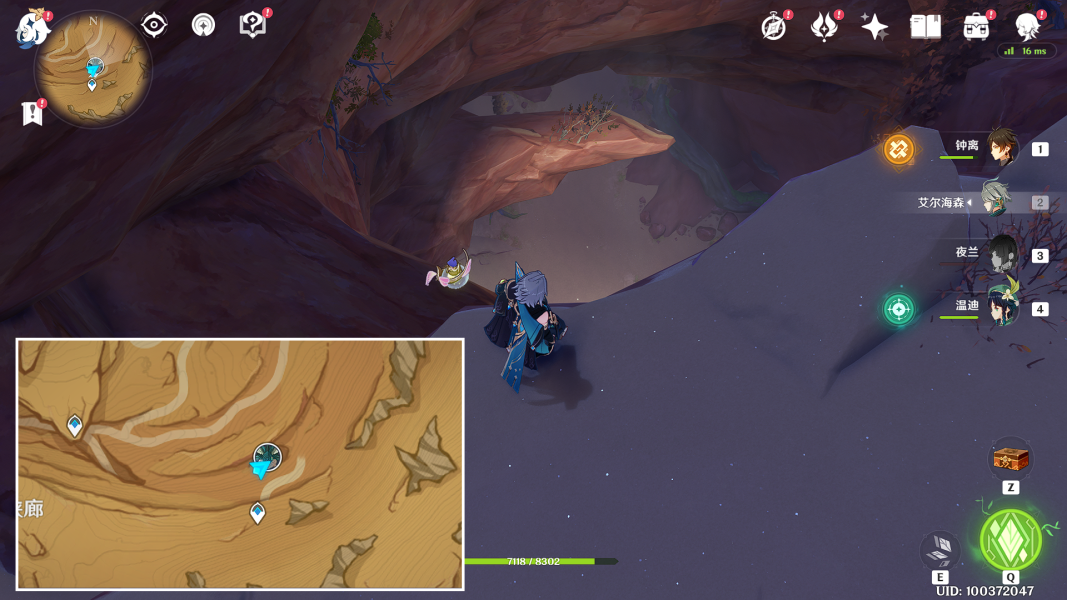The height and width of the screenshot is (600, 1067).
Task: Open the tutorial book with question mark
Action: click(x=253, y=25)
